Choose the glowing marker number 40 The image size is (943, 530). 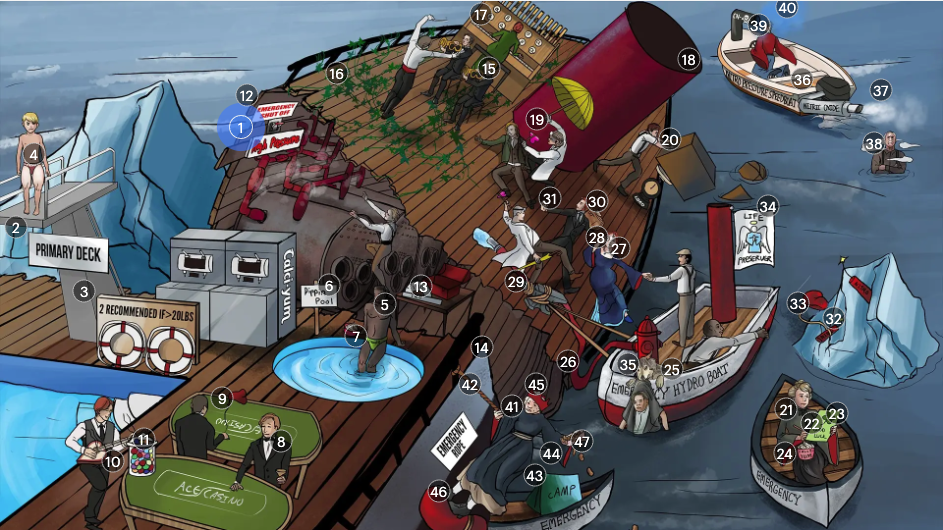point(787,8)
